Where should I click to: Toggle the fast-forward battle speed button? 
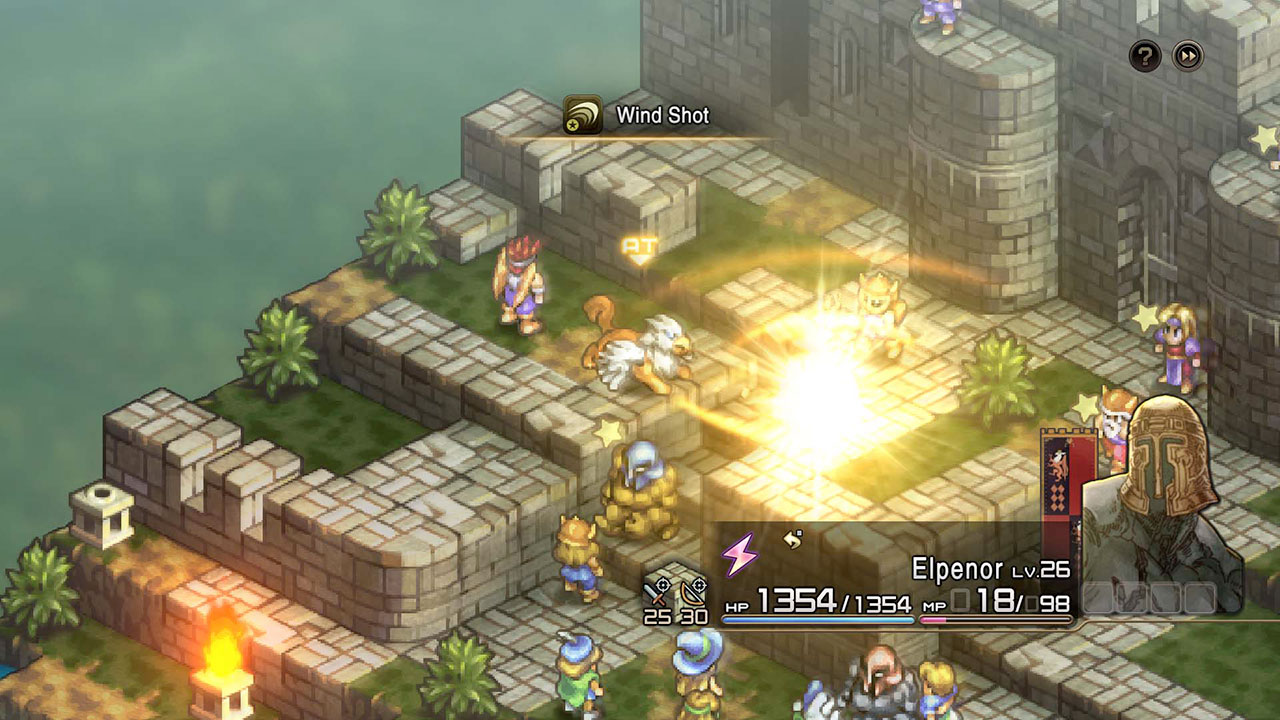pos(1188,56)
